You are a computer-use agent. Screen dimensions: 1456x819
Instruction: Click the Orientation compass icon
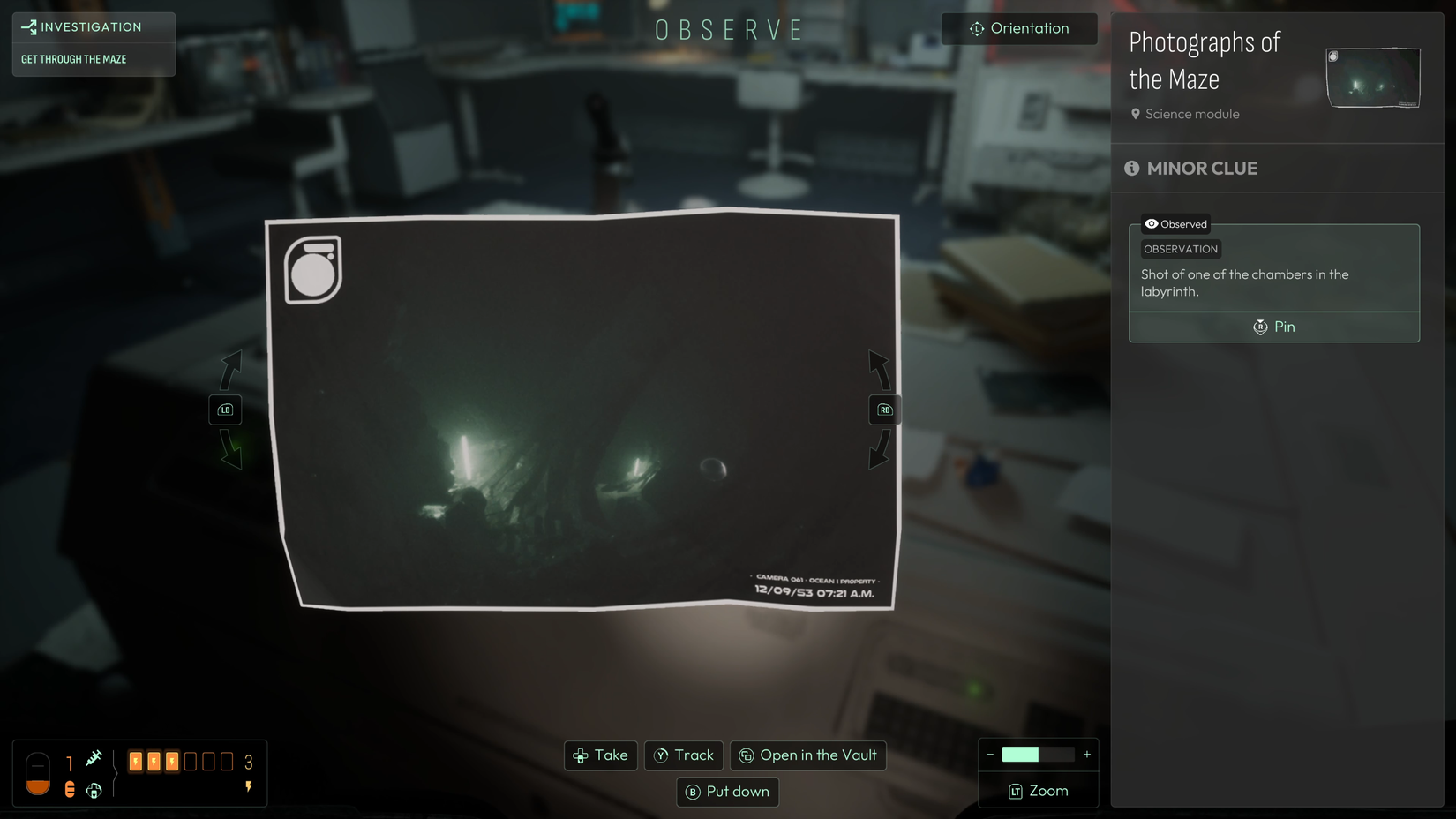tap(976, 28)
